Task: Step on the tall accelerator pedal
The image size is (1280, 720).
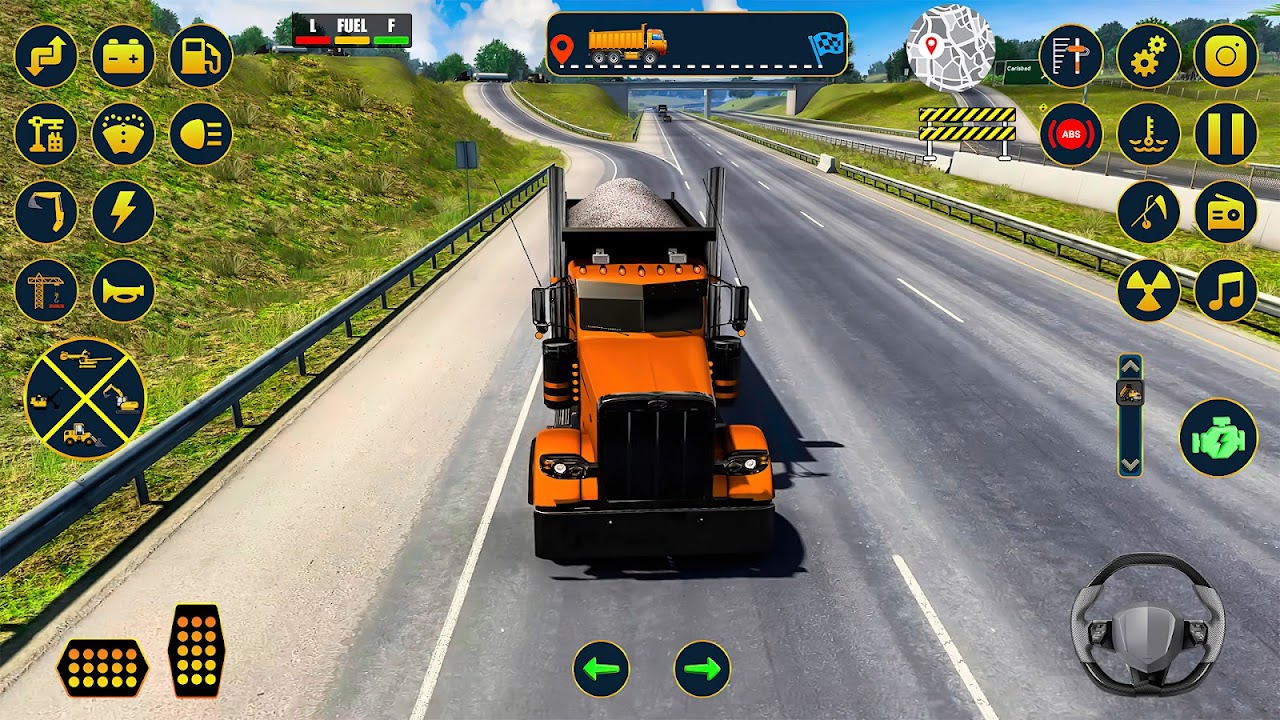Action: (x=196, y=650)
